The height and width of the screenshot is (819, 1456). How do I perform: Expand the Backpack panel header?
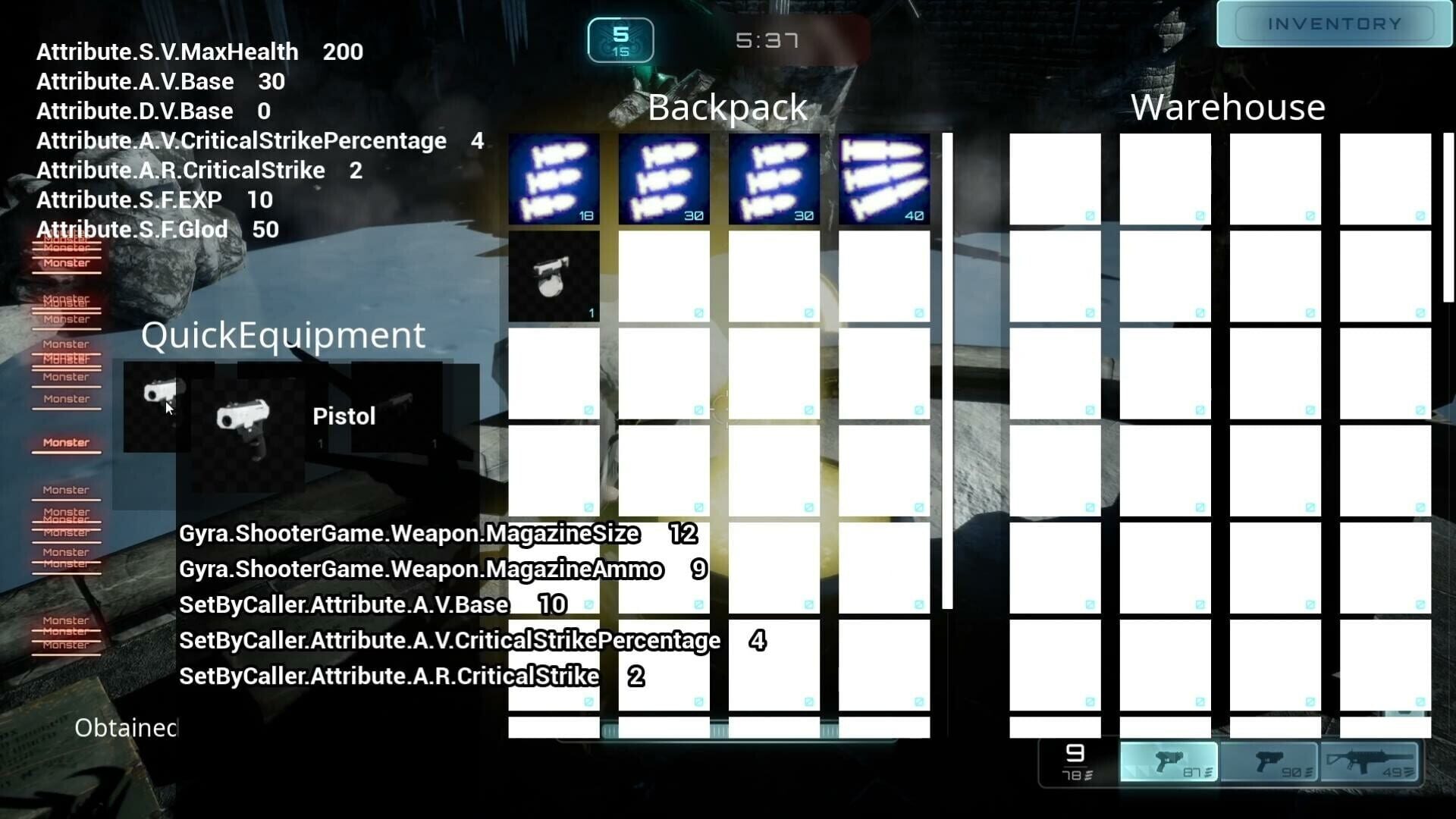point(726,107)
